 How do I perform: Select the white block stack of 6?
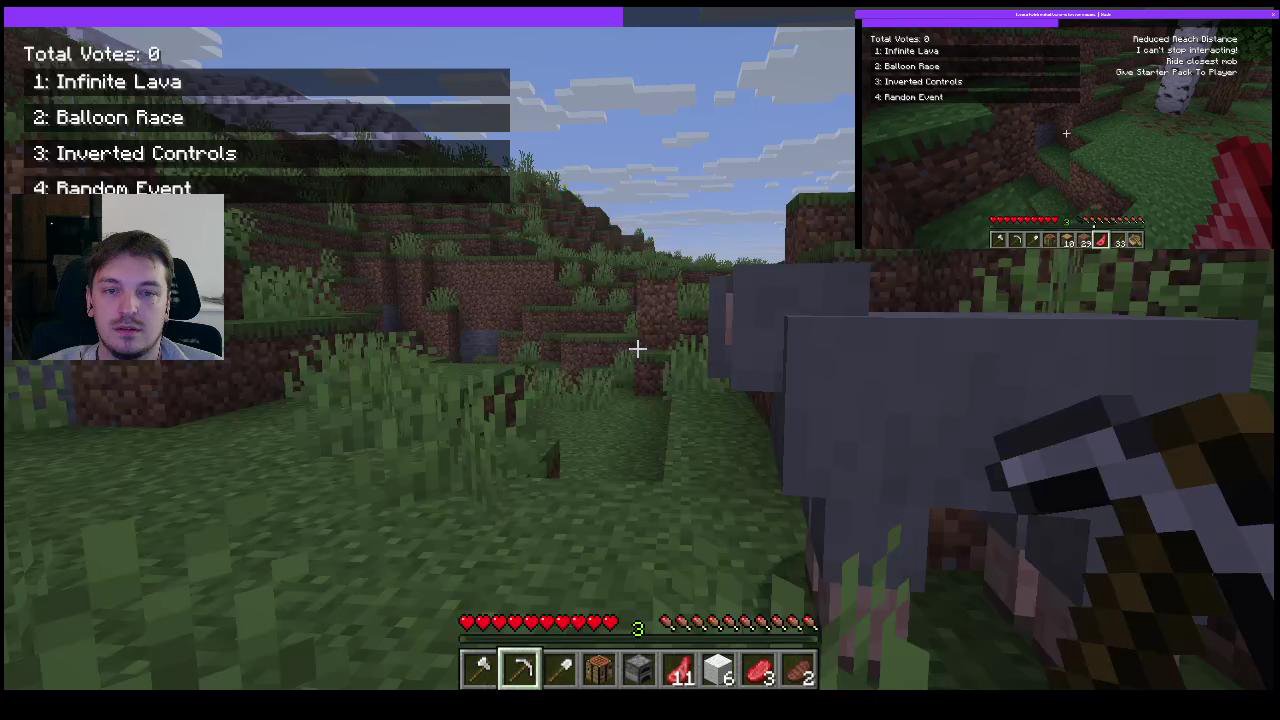click(719, 668)
